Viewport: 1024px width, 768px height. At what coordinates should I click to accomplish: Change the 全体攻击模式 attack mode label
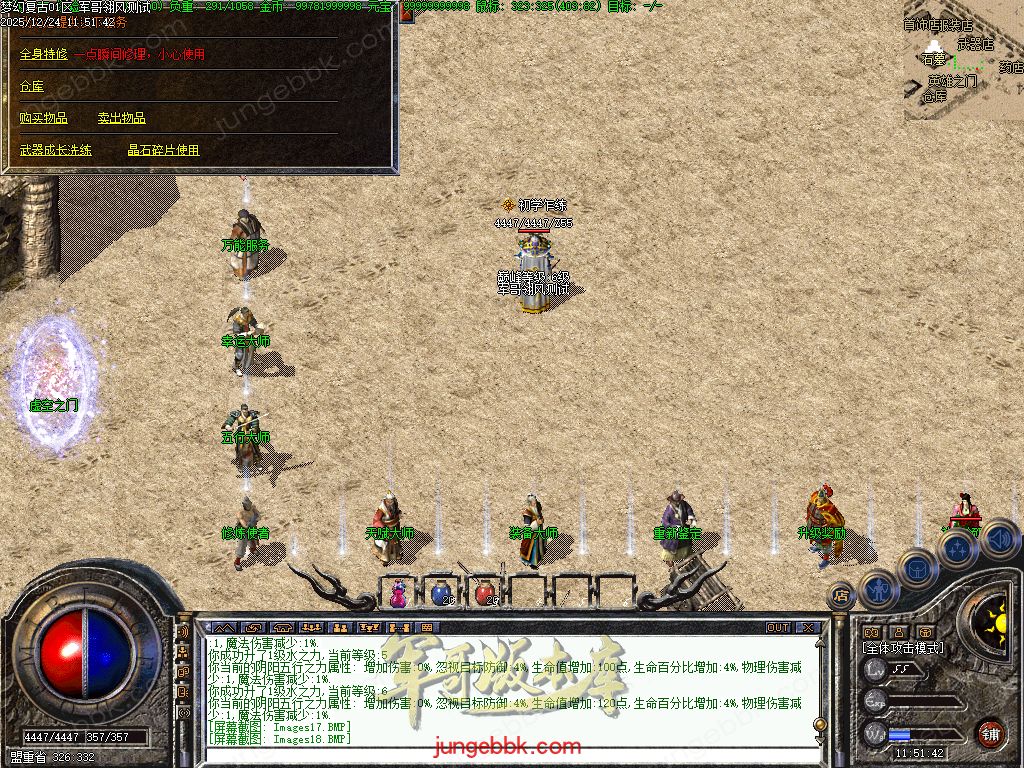coord(903,648)
